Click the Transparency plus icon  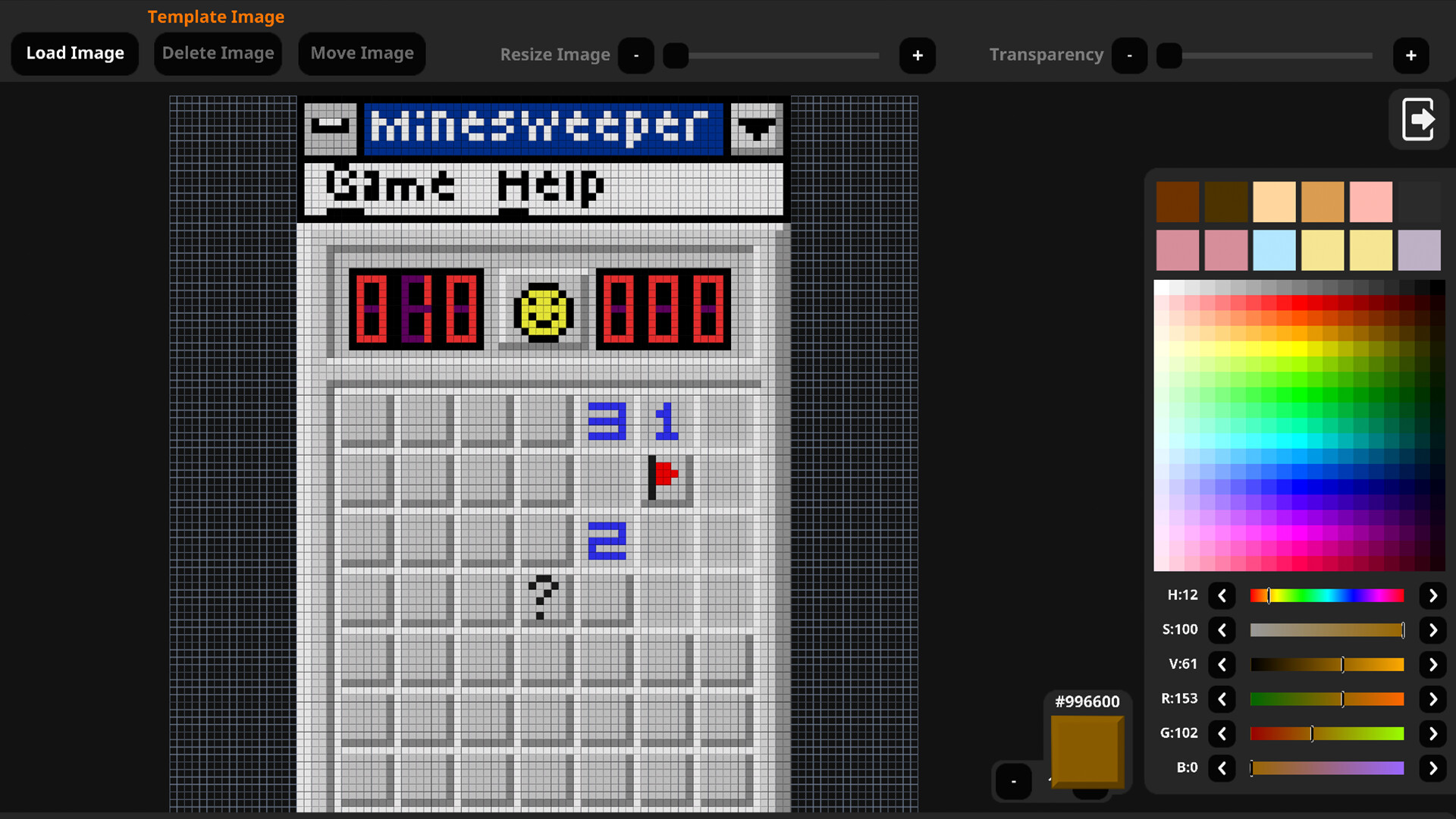pyautogui.click(x=1410, y=55)
